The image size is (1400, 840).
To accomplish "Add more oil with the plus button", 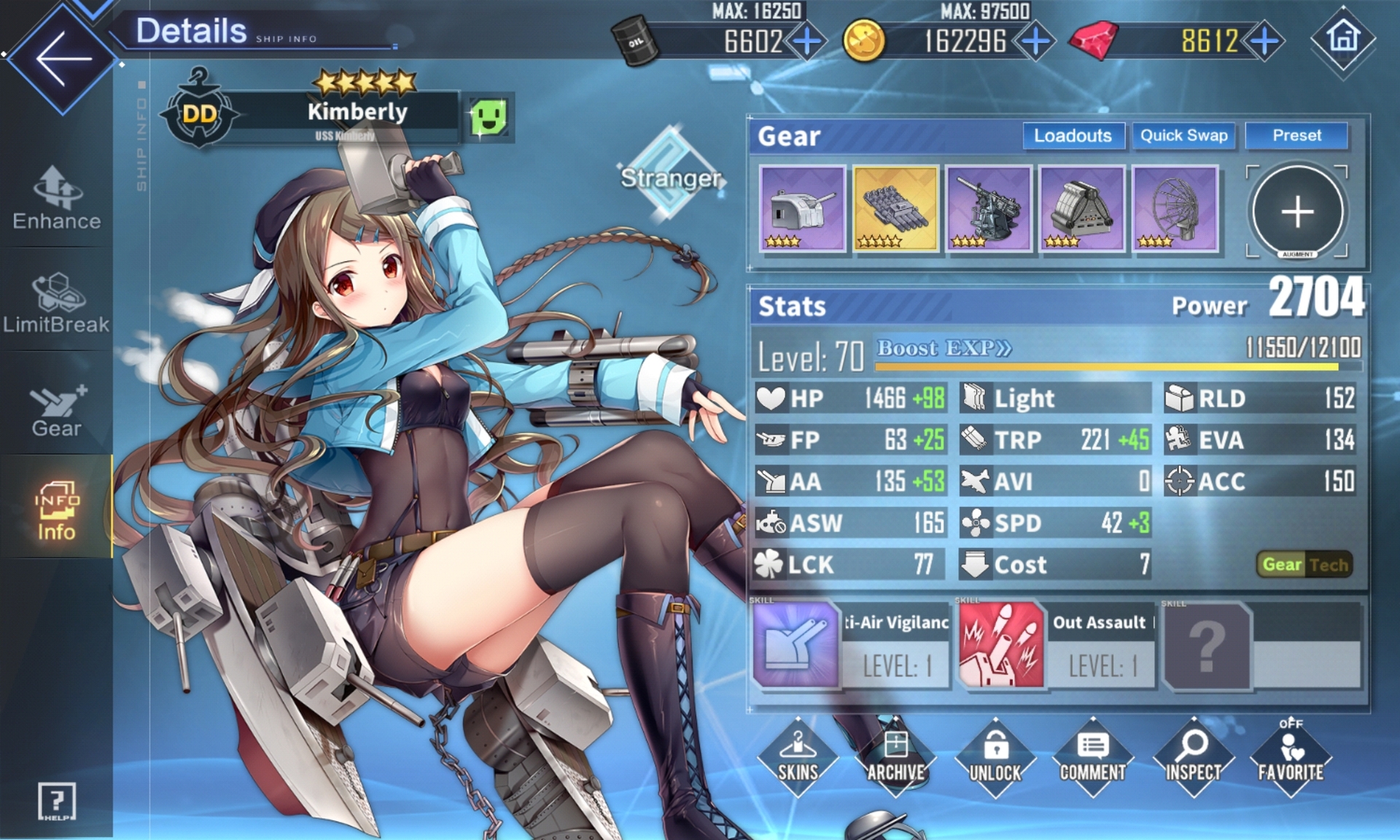I will [807, 41].
